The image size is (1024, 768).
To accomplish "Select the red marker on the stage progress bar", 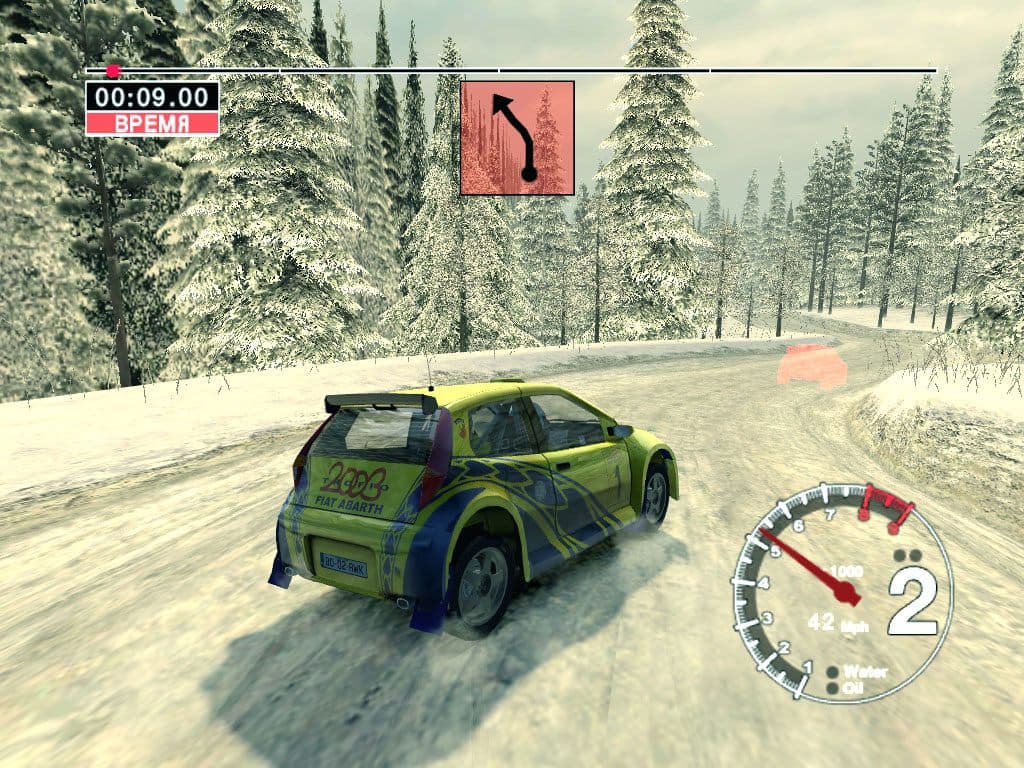I will 113,71.
